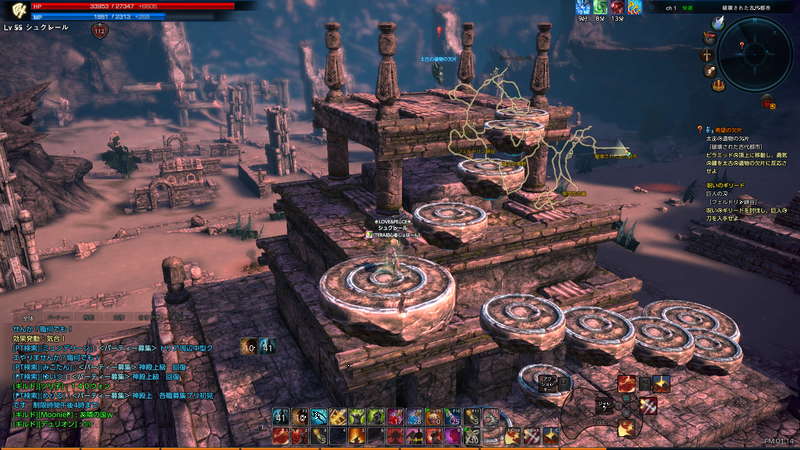This screenshot has width=800, height=450.
Task: Click the yellow dragon buff icon
Action: pyautogui.click(x=634, y=7)
